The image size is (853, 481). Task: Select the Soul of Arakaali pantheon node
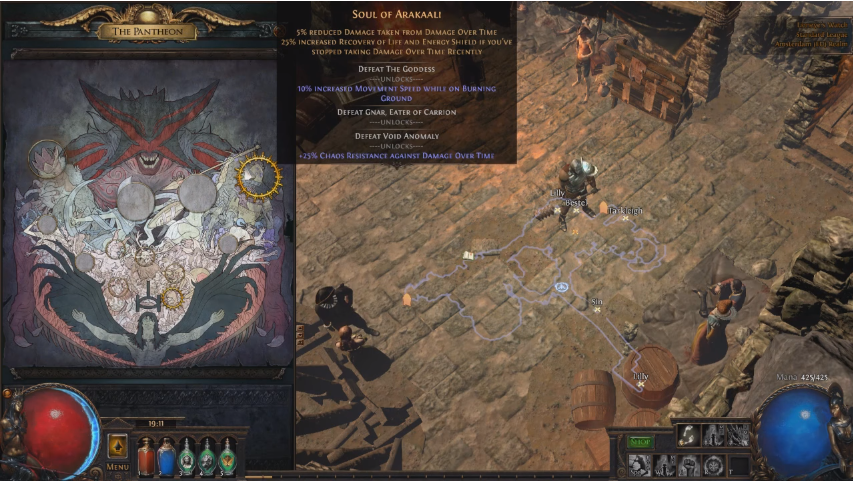pyautogui.click(x=258, y=175)
